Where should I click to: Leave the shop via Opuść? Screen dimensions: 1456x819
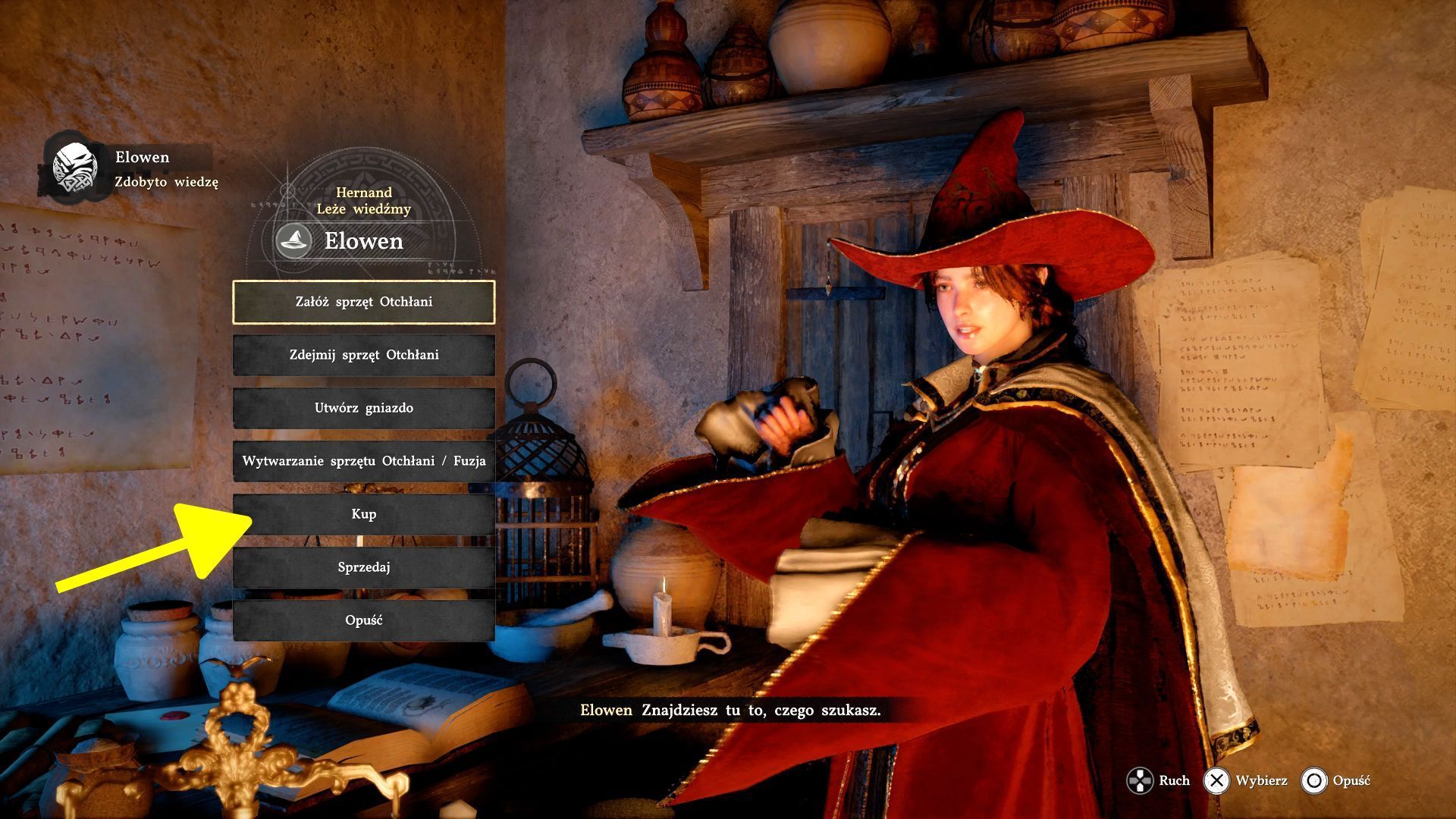pos(364,620)
